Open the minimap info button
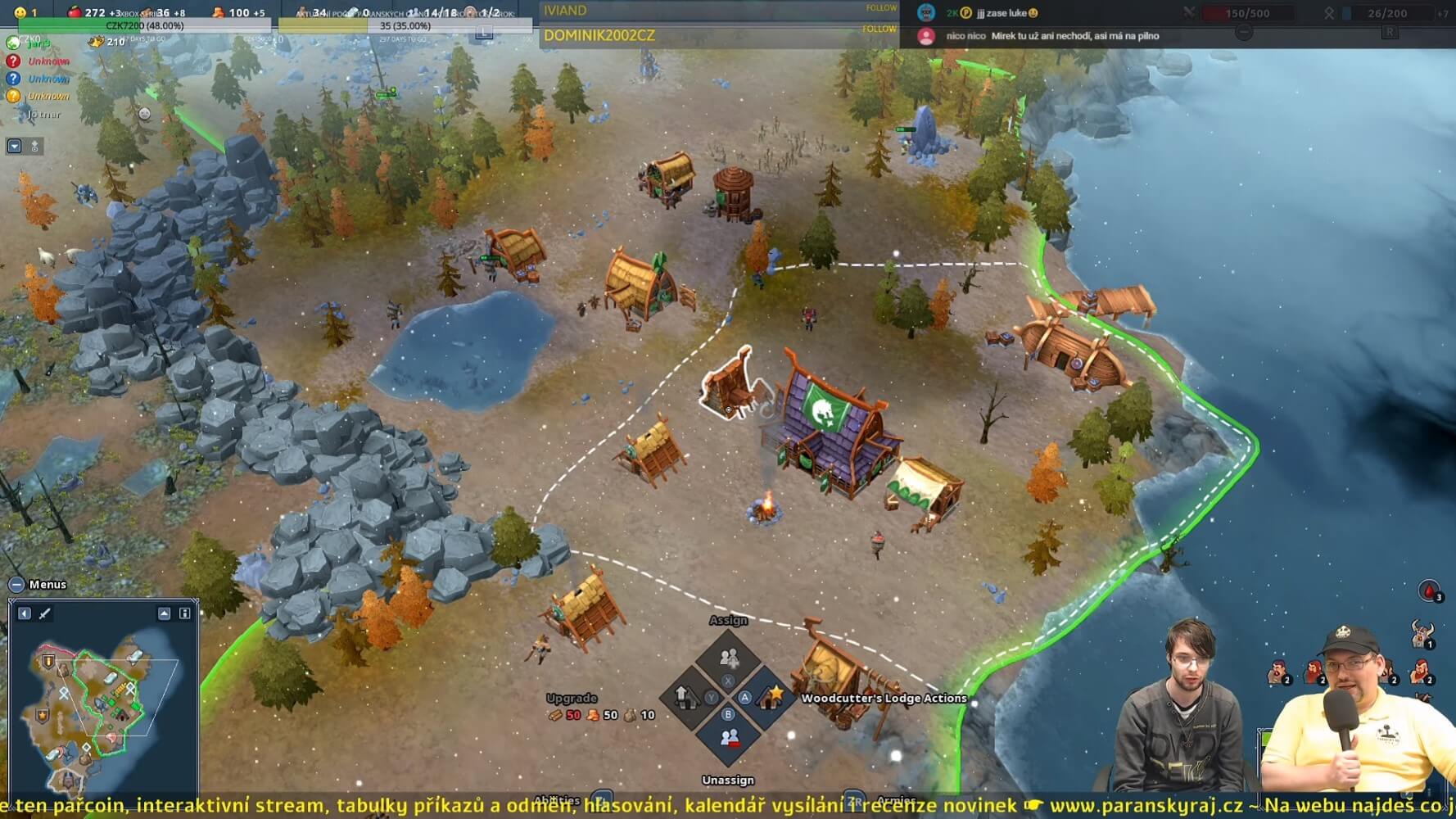The image size is (1456, 819). point(185,613)
